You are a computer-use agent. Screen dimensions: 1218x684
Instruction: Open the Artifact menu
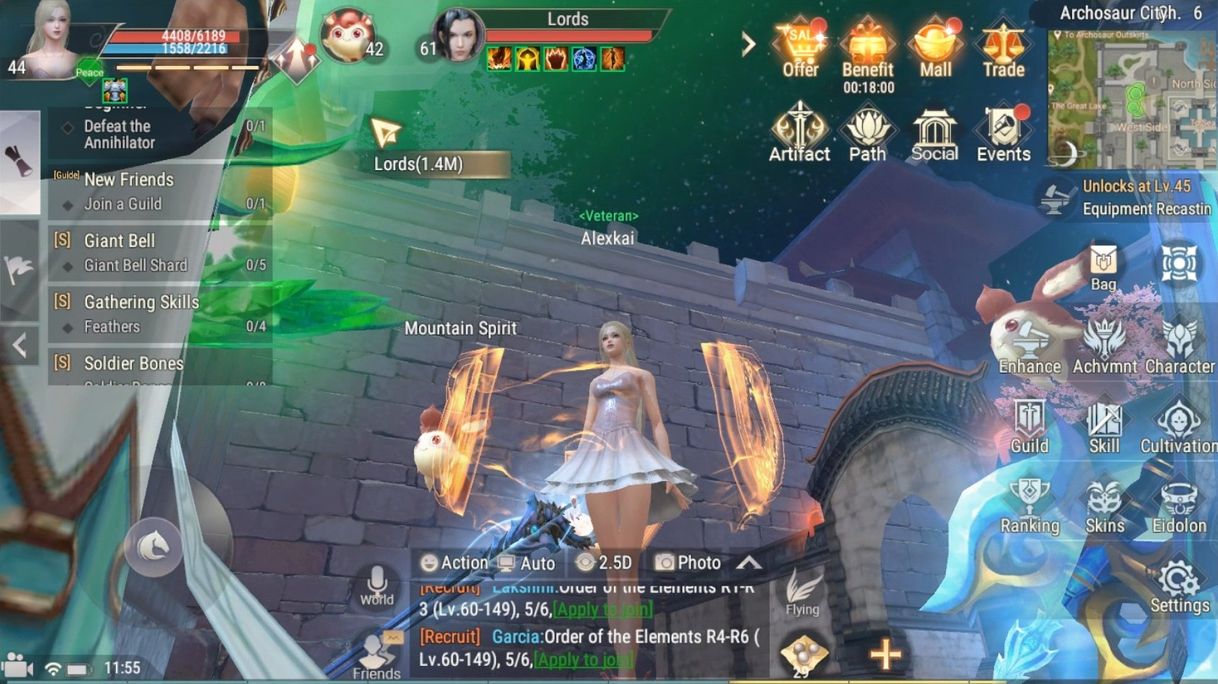point(799,133)
